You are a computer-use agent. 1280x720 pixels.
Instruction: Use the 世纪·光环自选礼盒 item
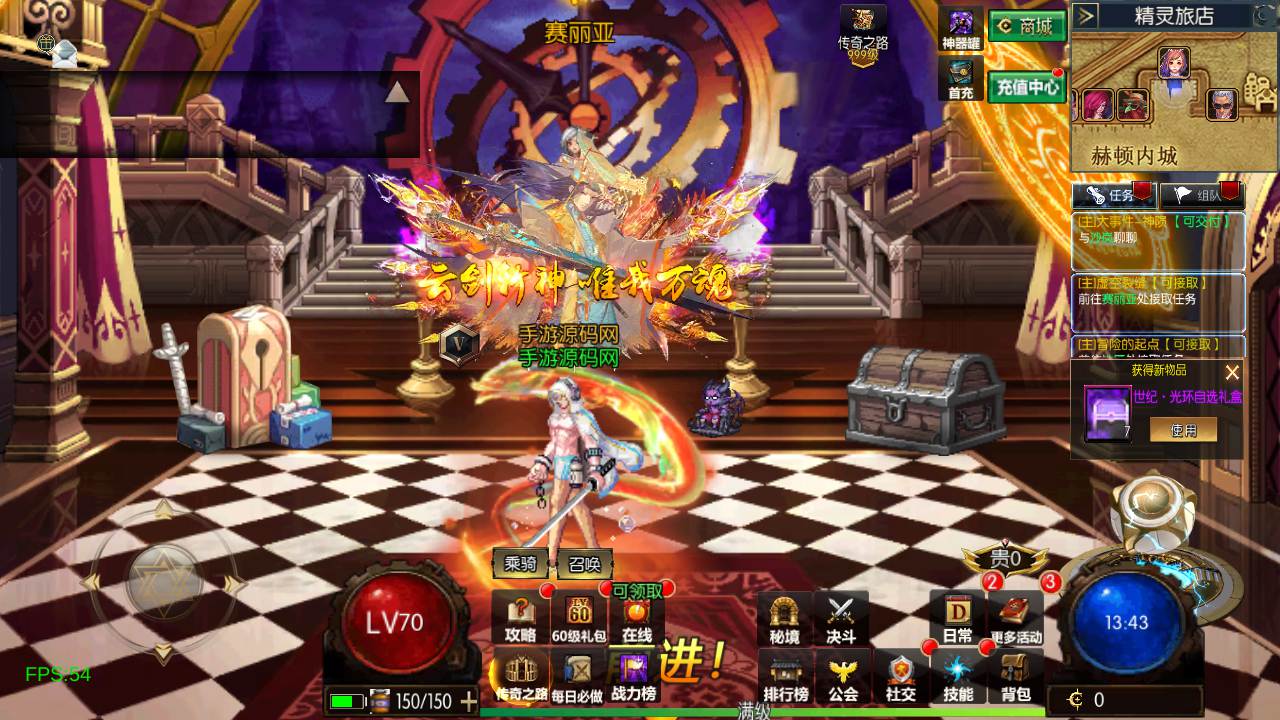point(1182,429)
